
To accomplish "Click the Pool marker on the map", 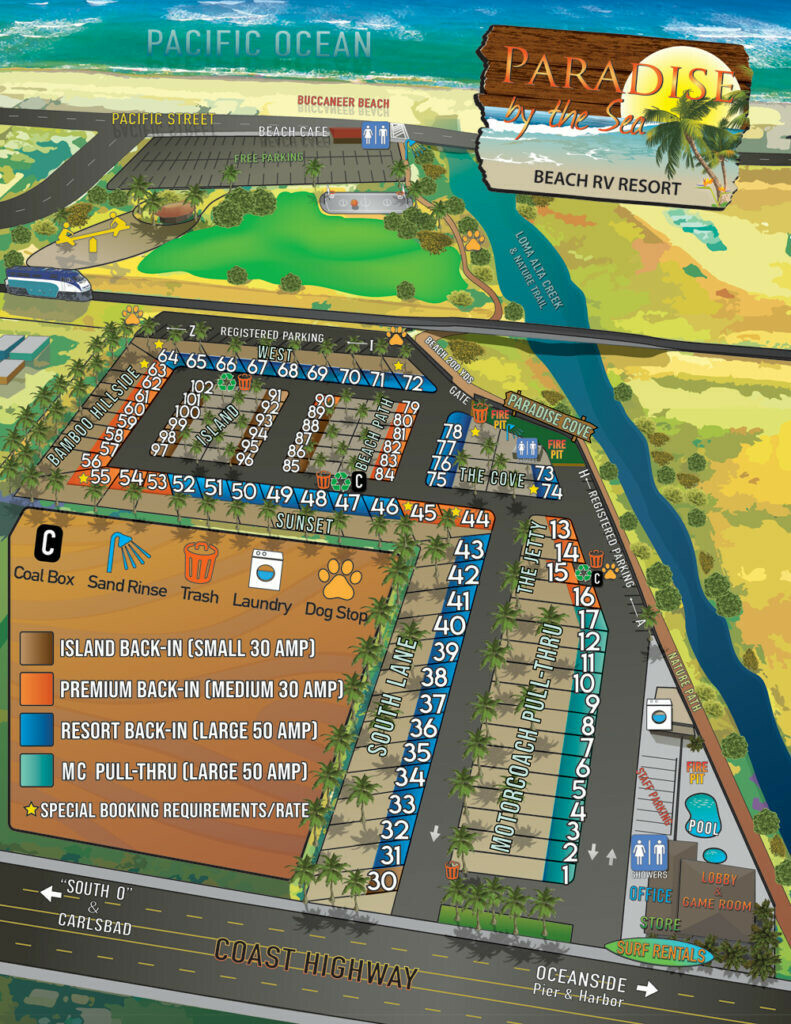I will pos(704,815).
